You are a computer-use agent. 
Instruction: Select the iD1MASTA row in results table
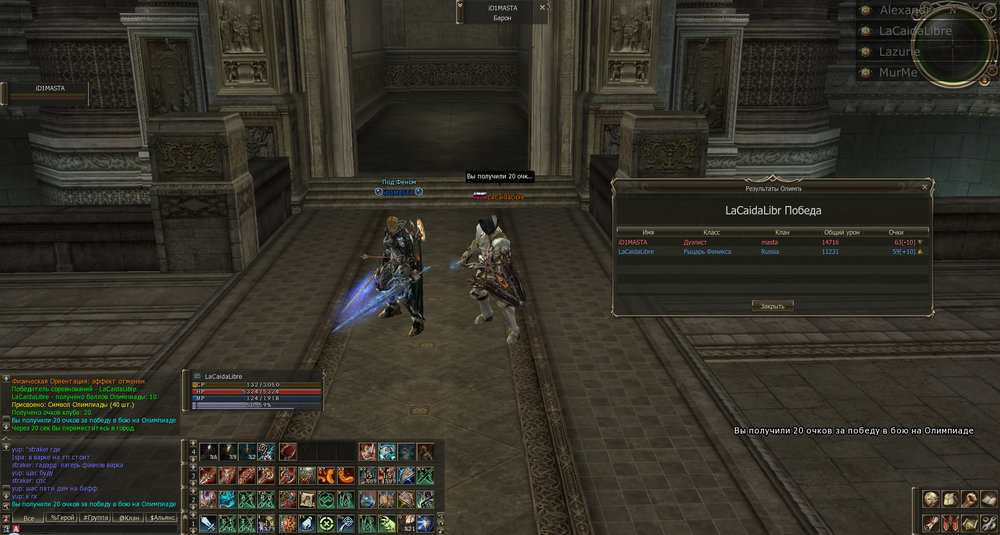click(x=771, y=242)
